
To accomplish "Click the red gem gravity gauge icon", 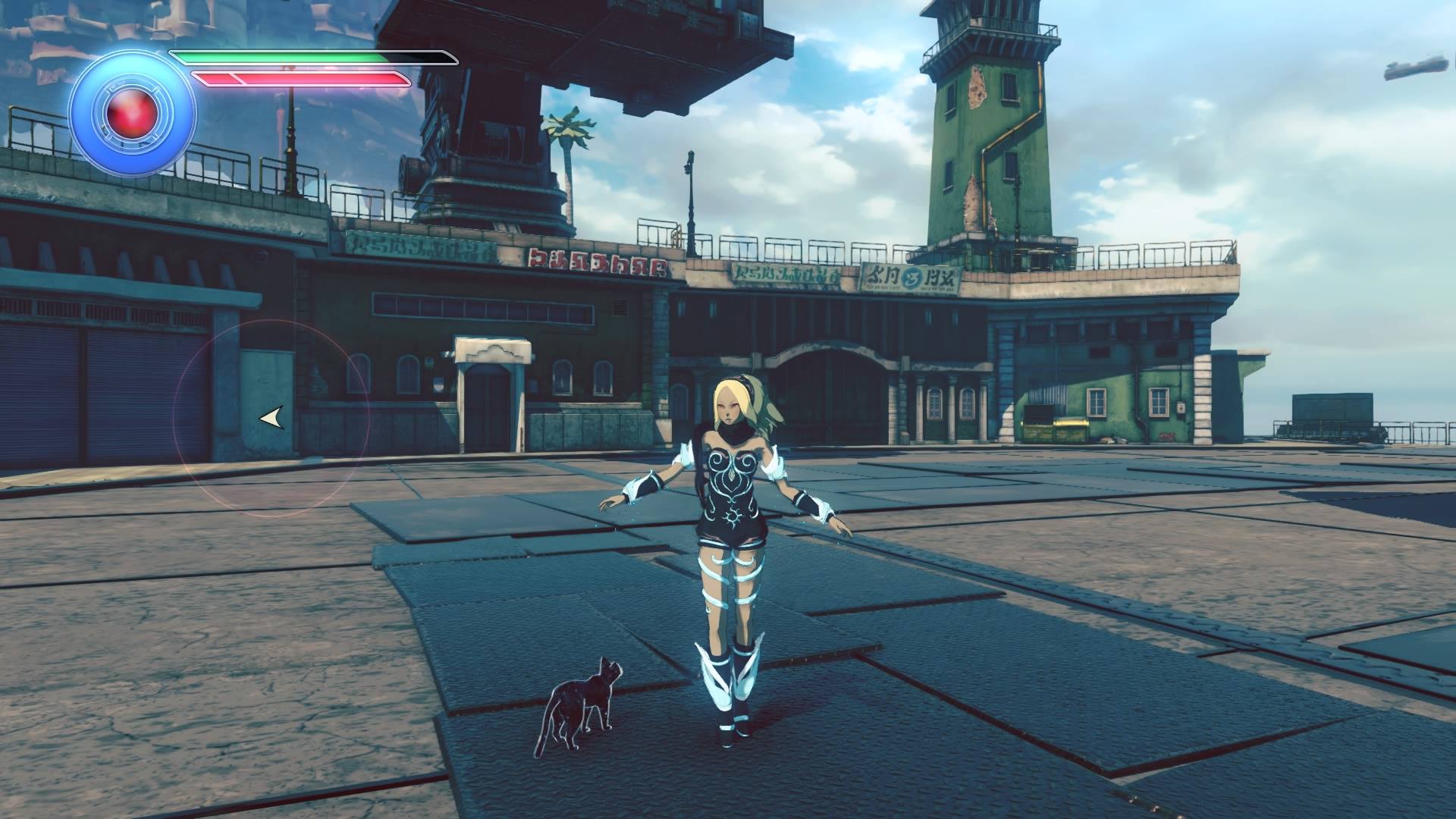I will (132, 114).
